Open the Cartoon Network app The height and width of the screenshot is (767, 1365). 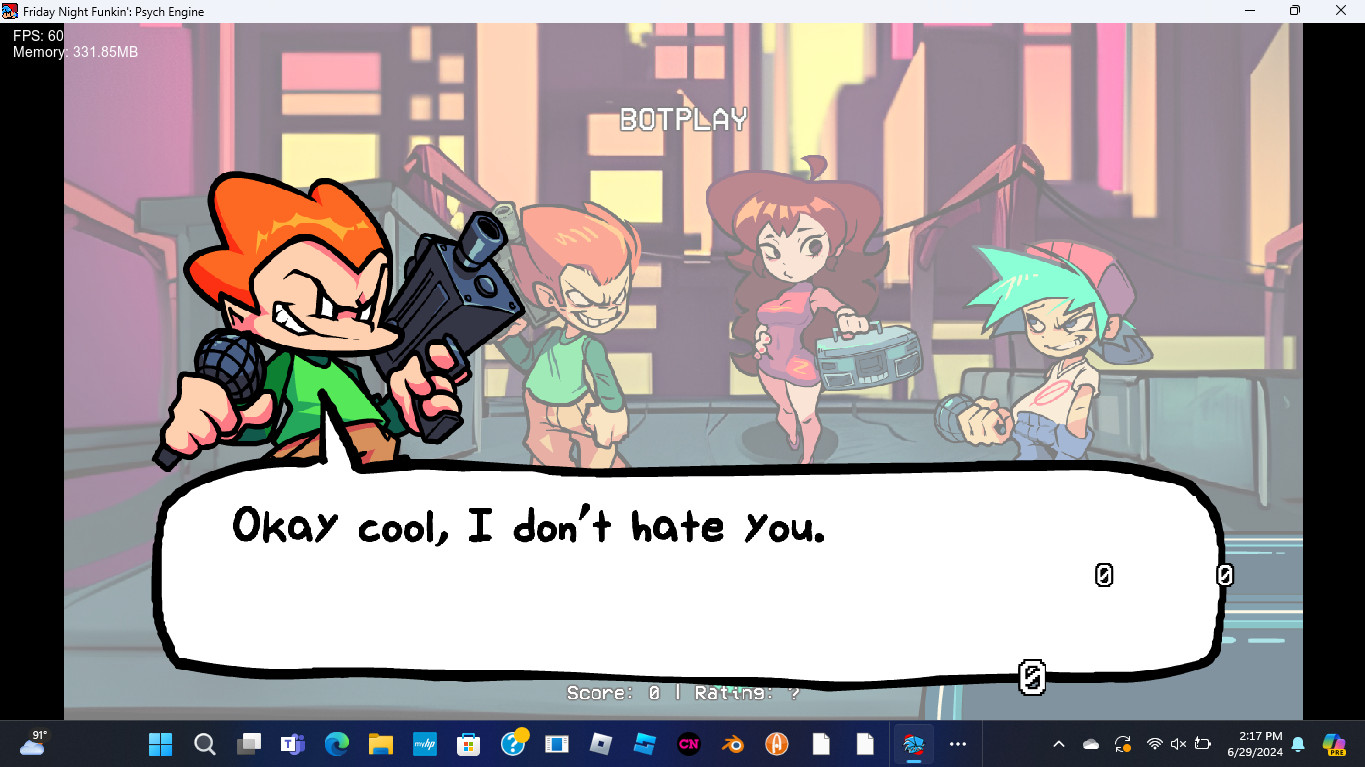(x=690, y=744)
